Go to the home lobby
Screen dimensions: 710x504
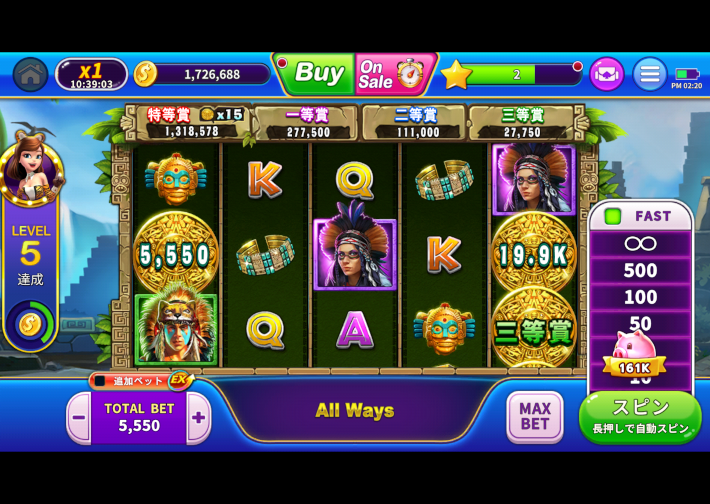pos(30,74)
